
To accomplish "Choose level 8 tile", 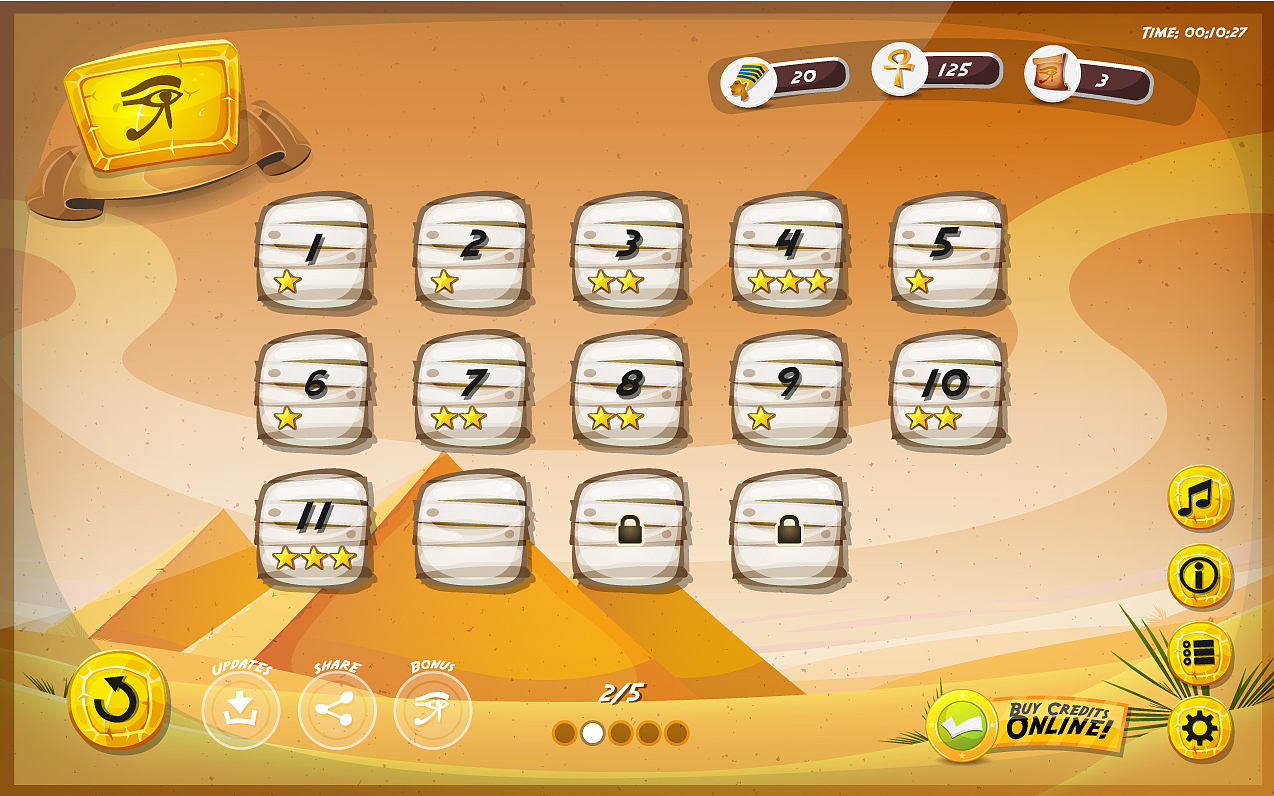I will pos(631,389).
